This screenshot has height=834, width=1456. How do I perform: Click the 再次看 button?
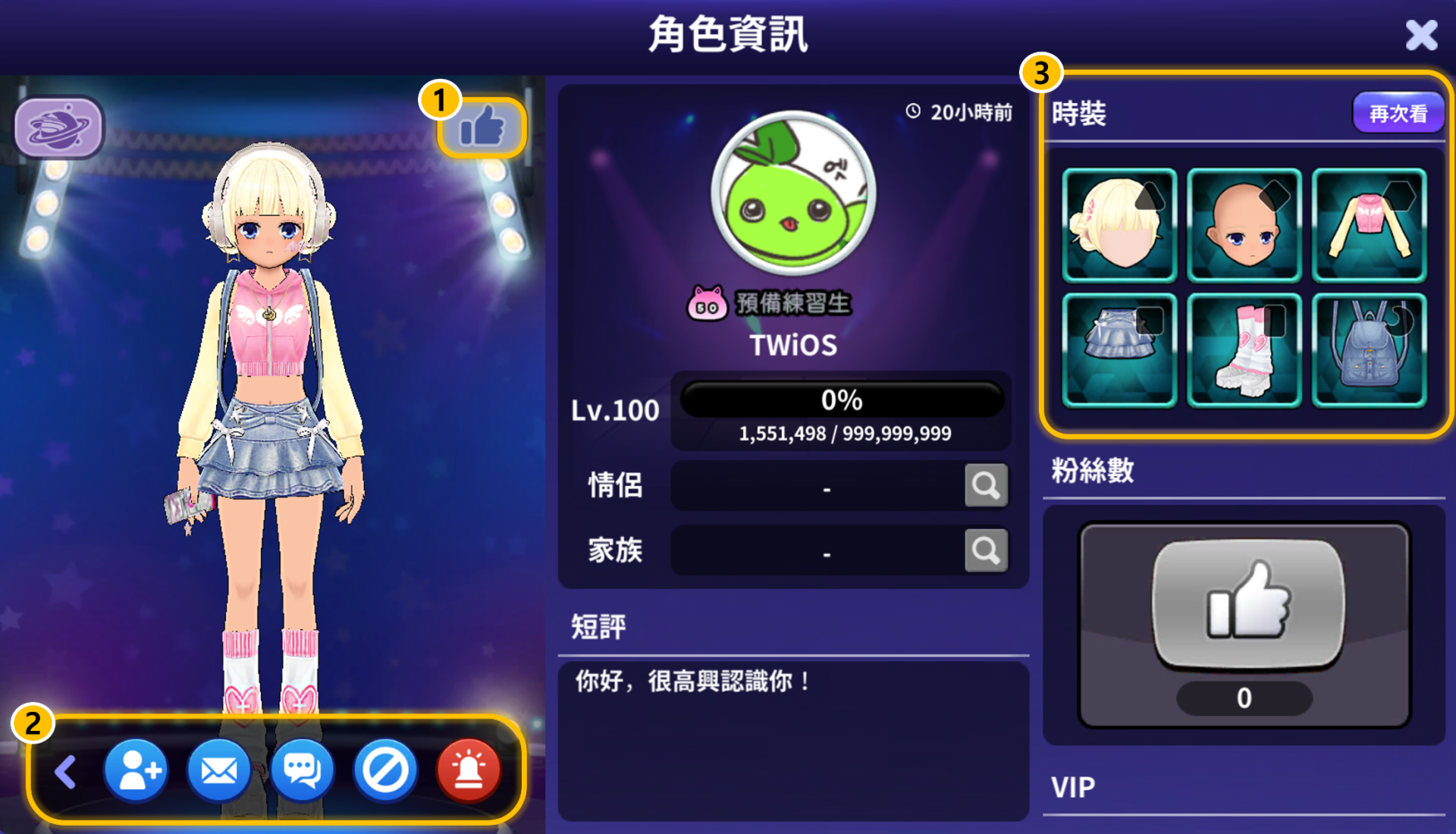1398,114
